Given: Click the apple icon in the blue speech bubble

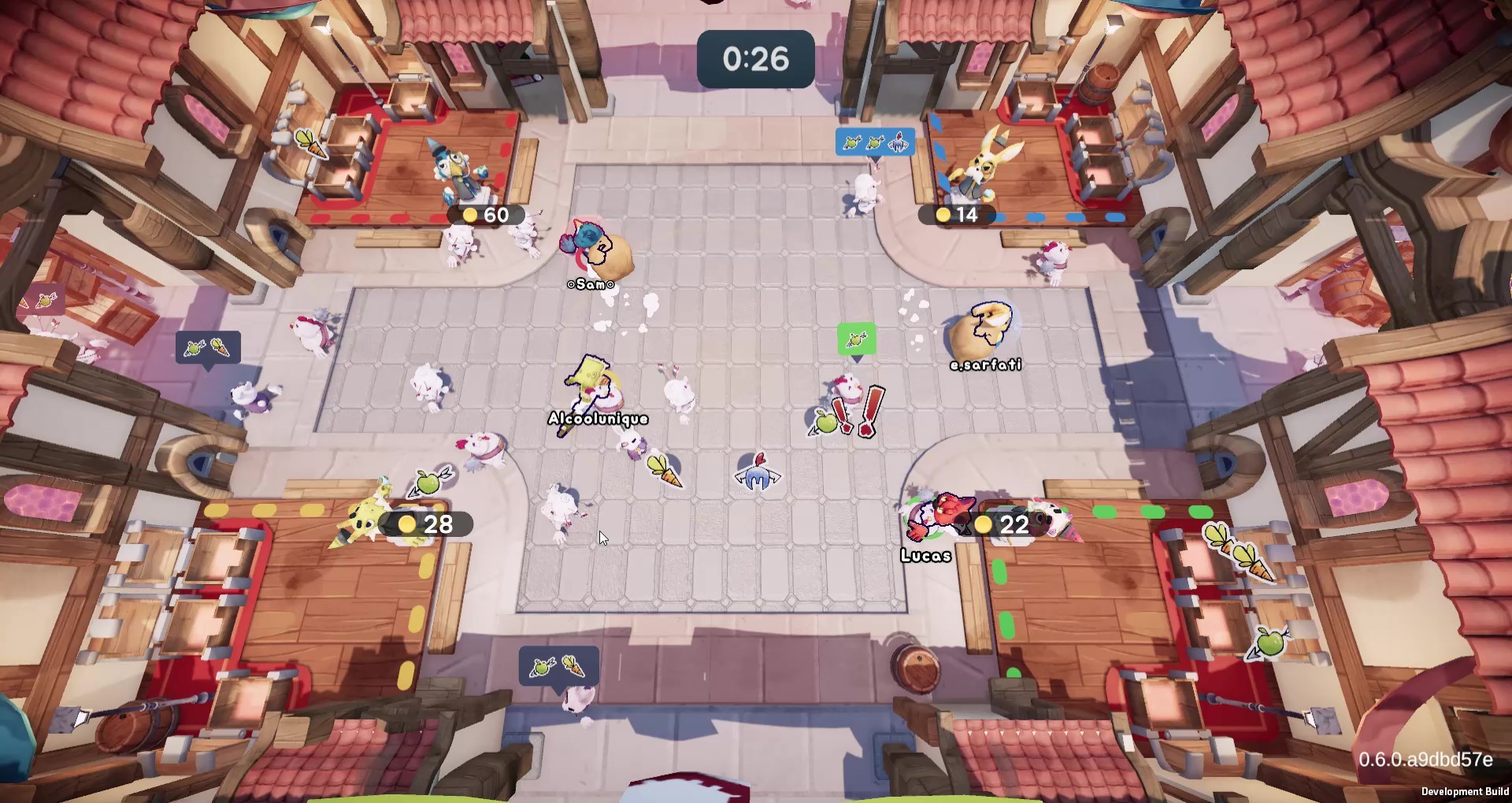Looking at the screenshot, I should 854,142.
